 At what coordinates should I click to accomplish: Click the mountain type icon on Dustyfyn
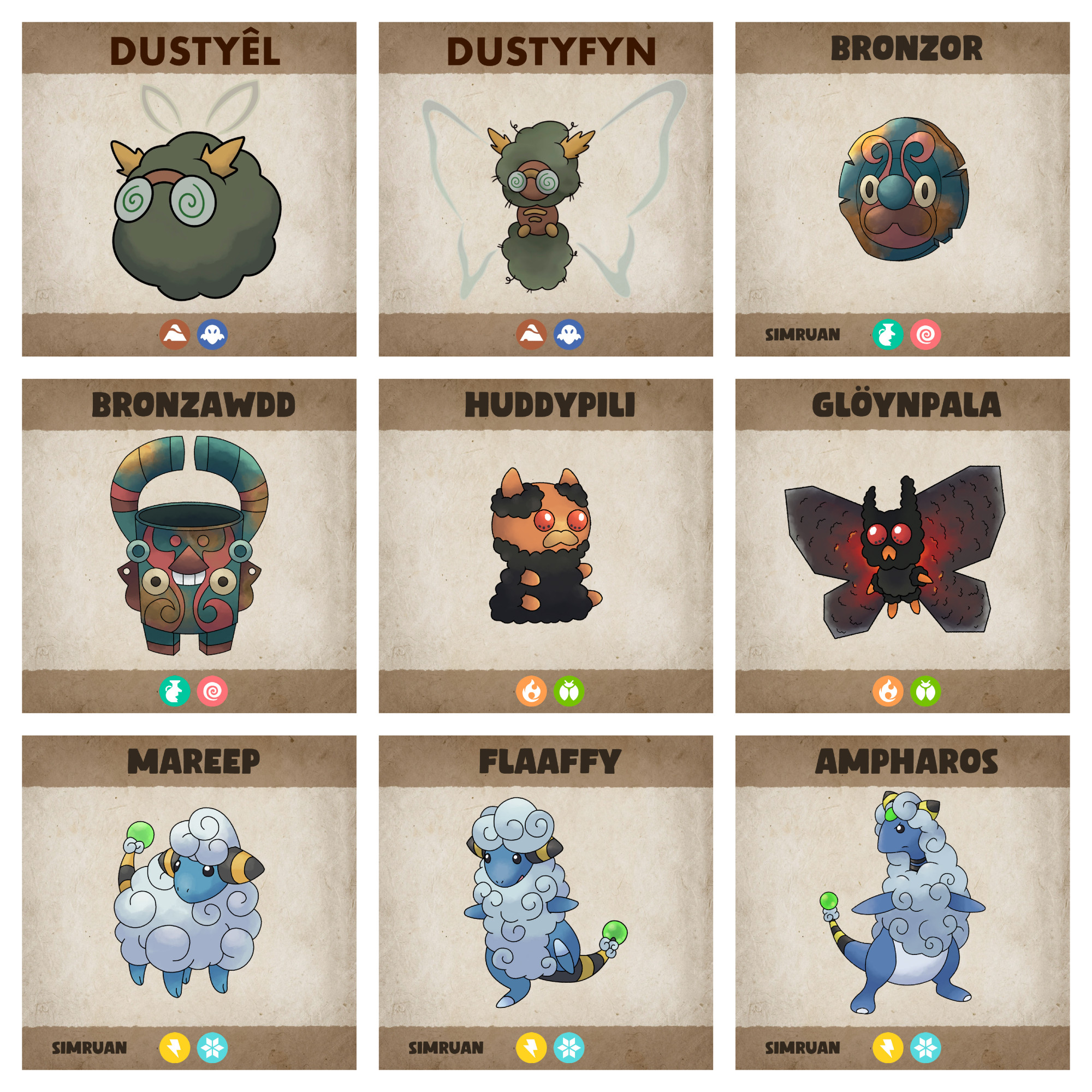pyautogui.click(x=531, y=334)
